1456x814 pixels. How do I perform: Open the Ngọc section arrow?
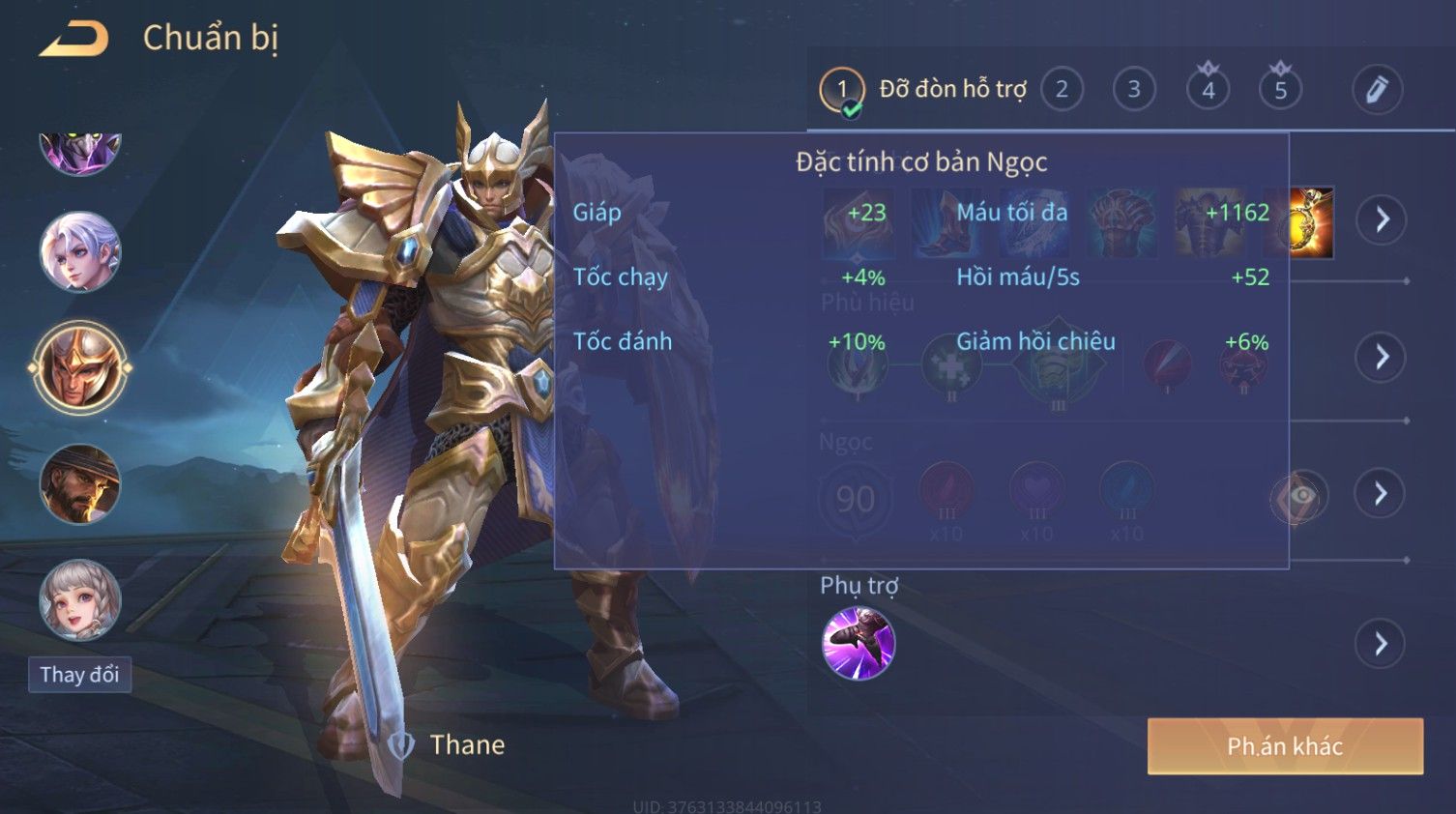(1382, 494)
